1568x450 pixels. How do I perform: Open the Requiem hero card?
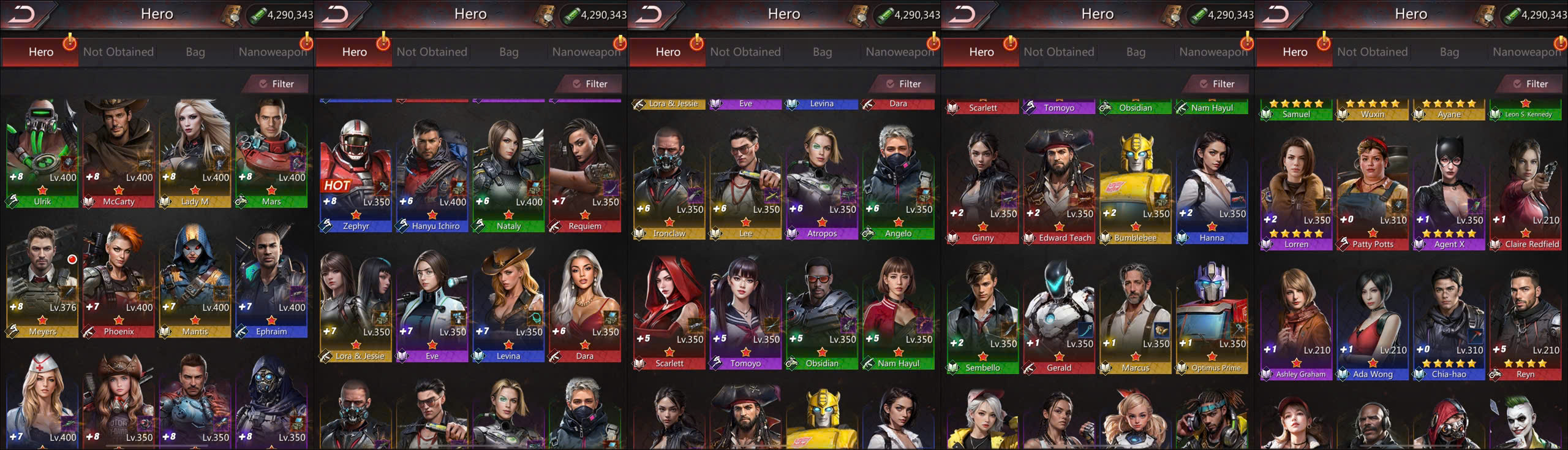pos(585,175)
